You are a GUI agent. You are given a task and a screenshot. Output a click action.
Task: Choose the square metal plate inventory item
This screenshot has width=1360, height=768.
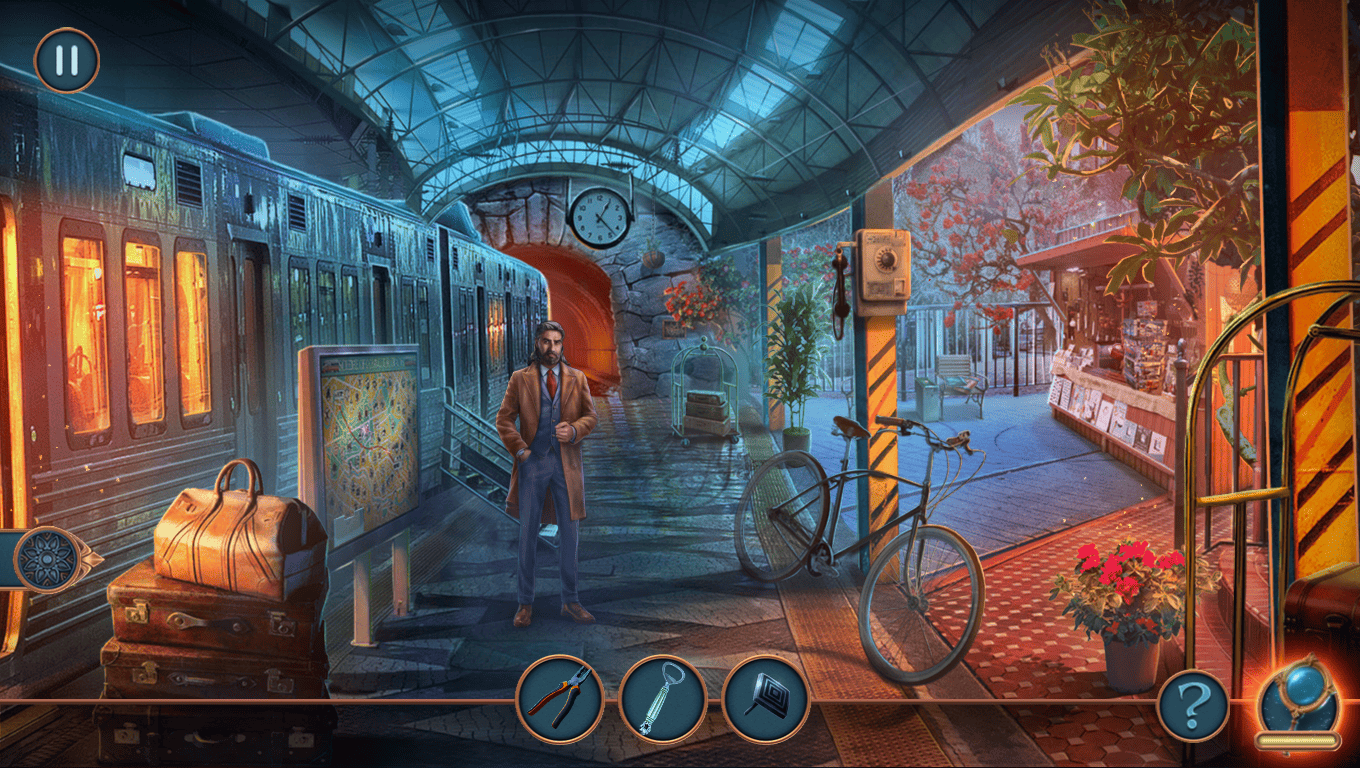click(x=765, y=699)
